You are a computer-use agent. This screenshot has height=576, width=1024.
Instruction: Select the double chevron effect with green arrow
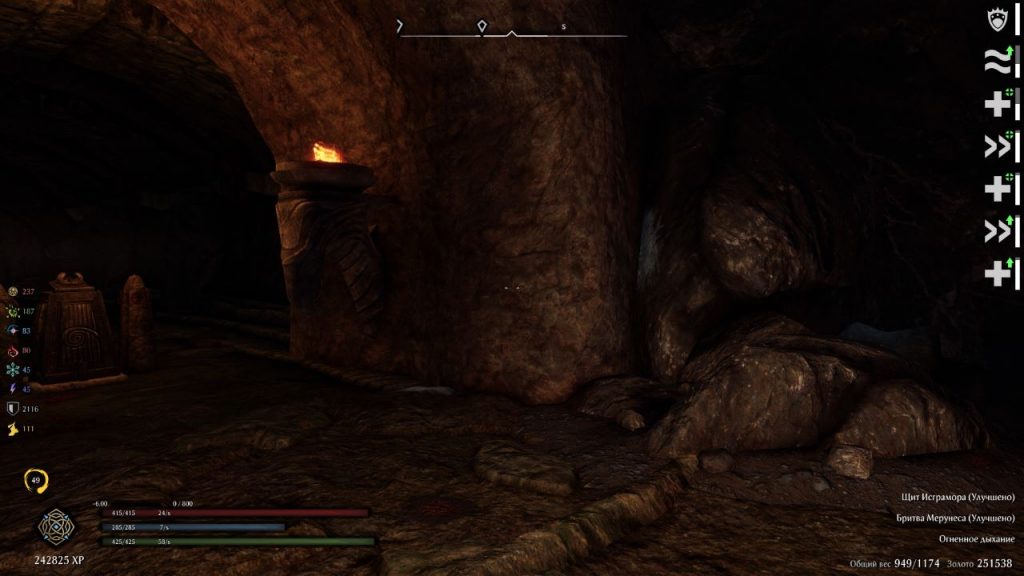(997, 231)
